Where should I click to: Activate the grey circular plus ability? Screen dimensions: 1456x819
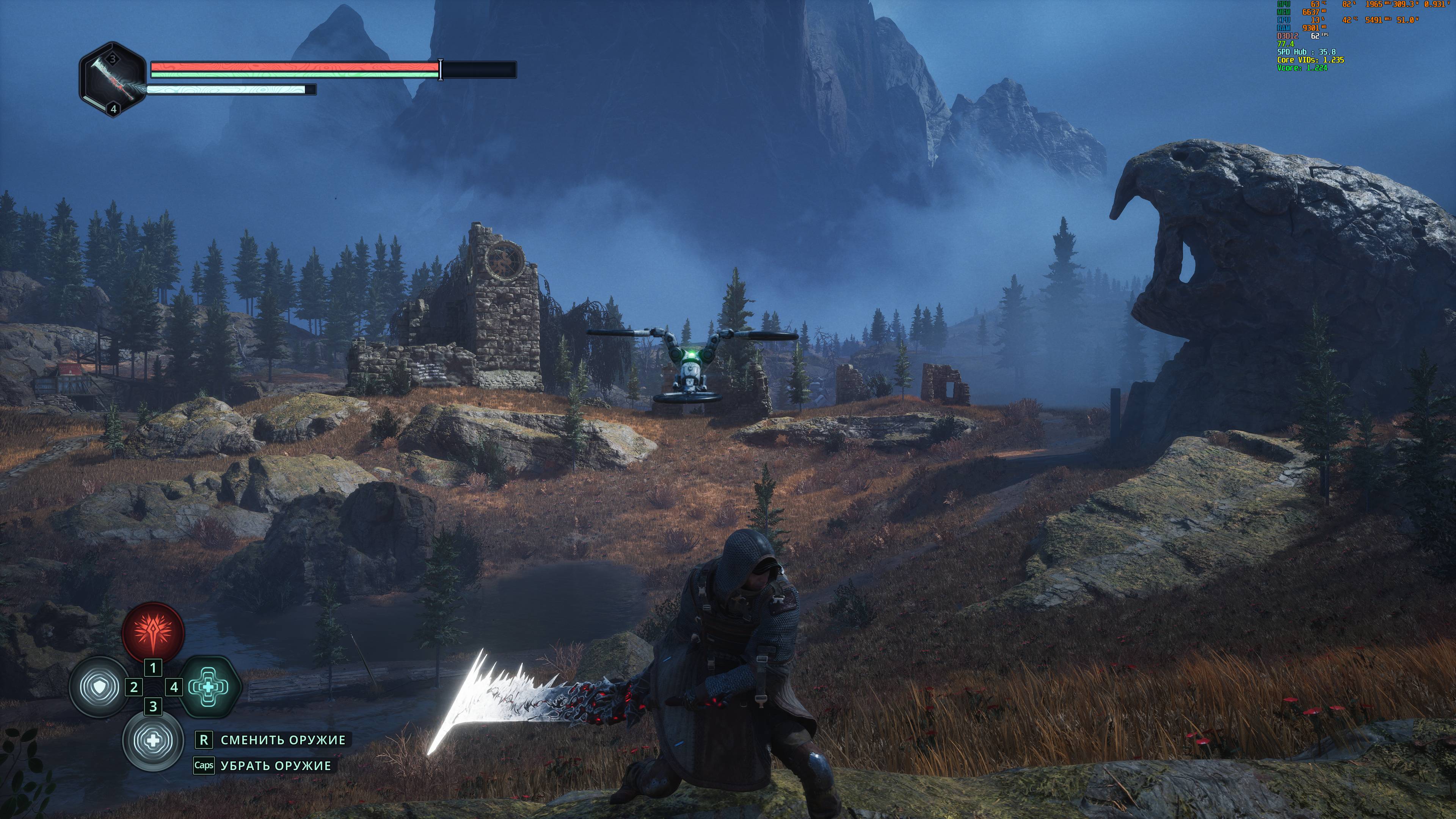(152, 741)
